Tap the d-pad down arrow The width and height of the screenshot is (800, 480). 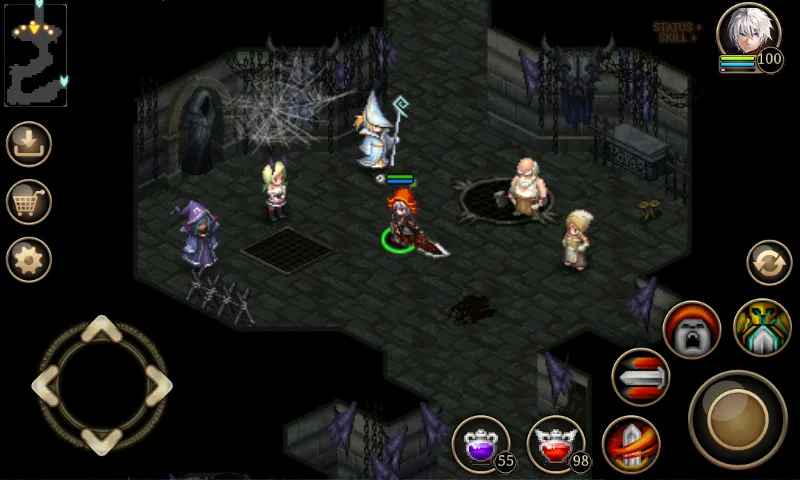101,438
